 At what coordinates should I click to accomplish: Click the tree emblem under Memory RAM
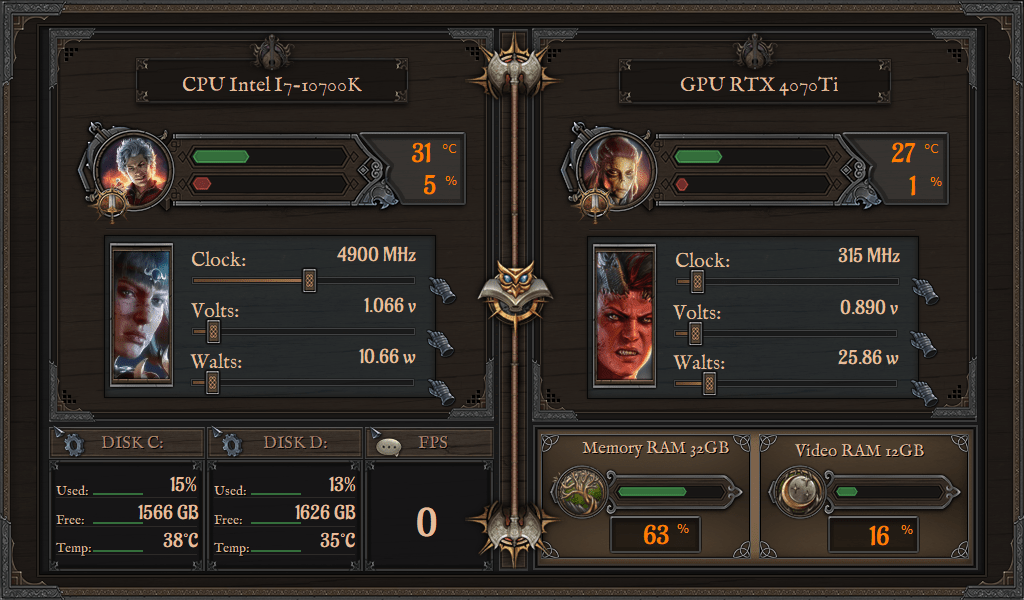[579, 492]
